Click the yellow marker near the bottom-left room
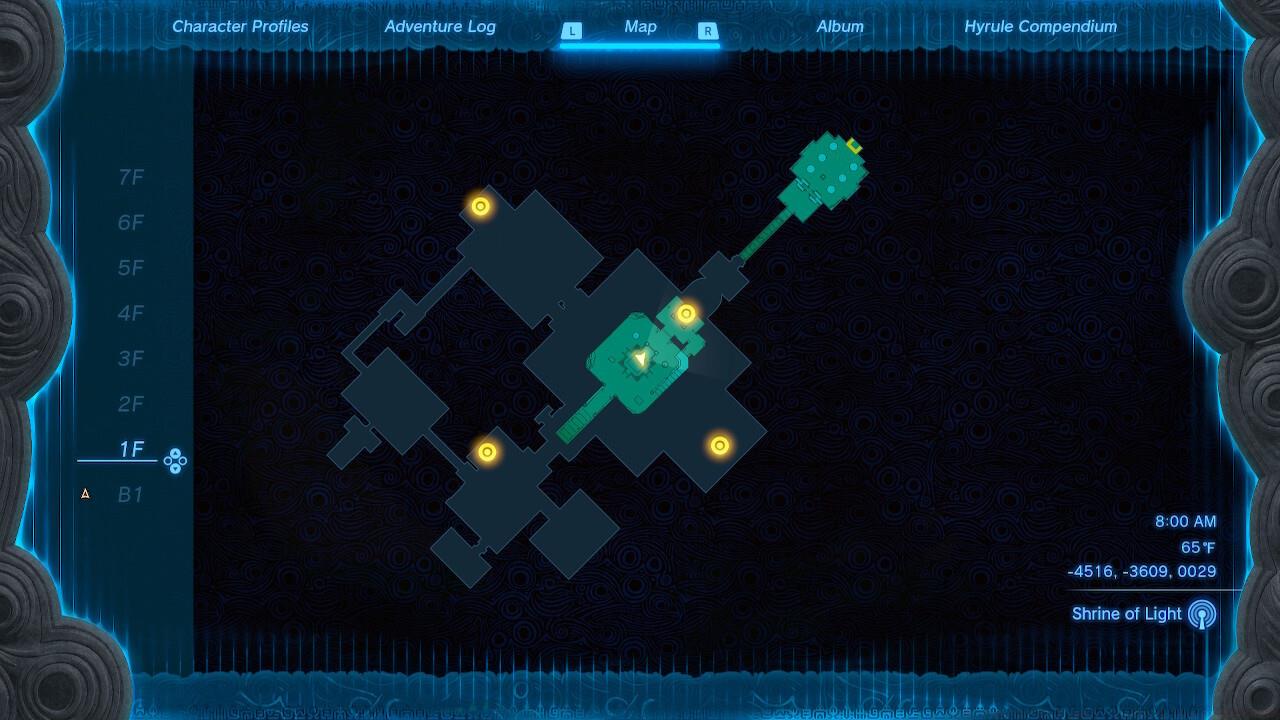This screenshot has height=720, width=1280. [x=486, y=452]
